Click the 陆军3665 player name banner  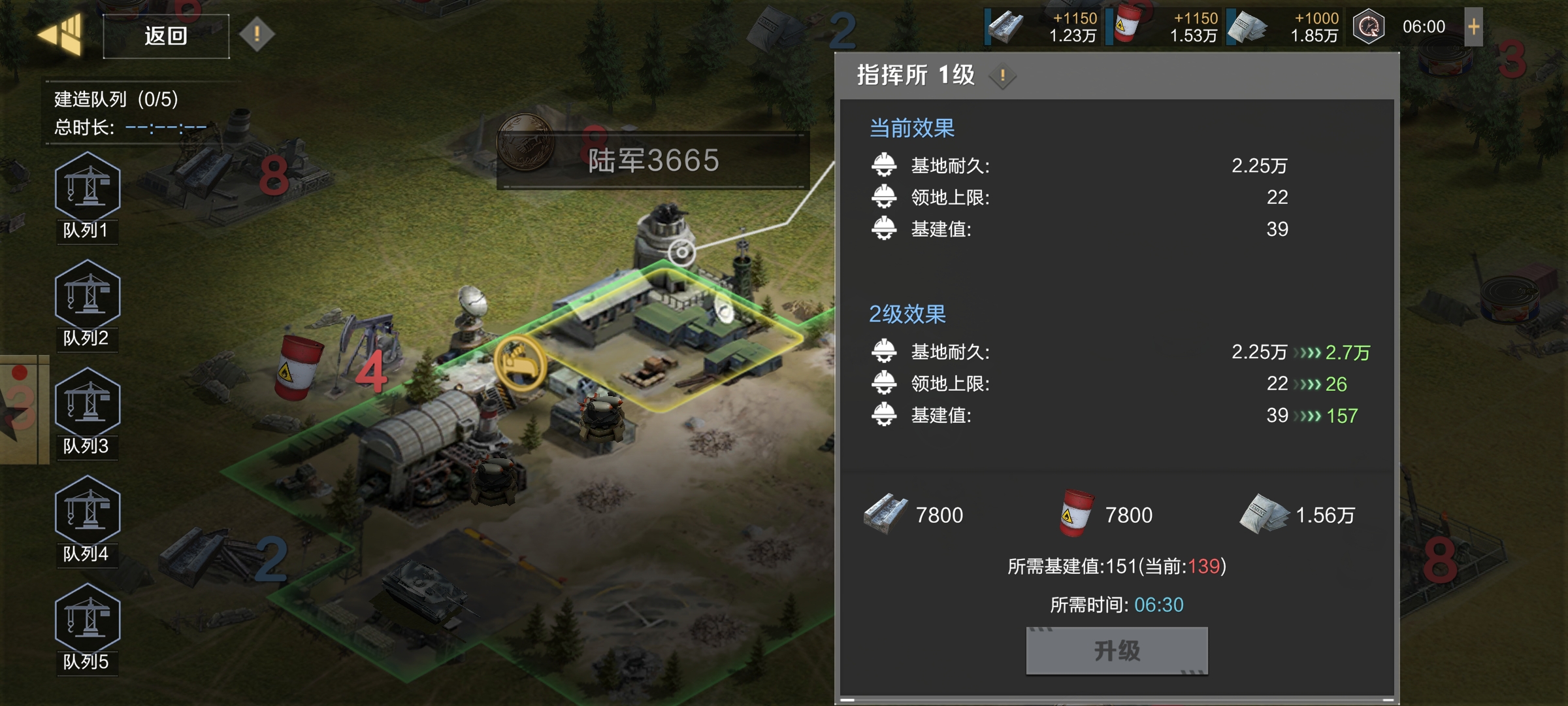point(653,160)
